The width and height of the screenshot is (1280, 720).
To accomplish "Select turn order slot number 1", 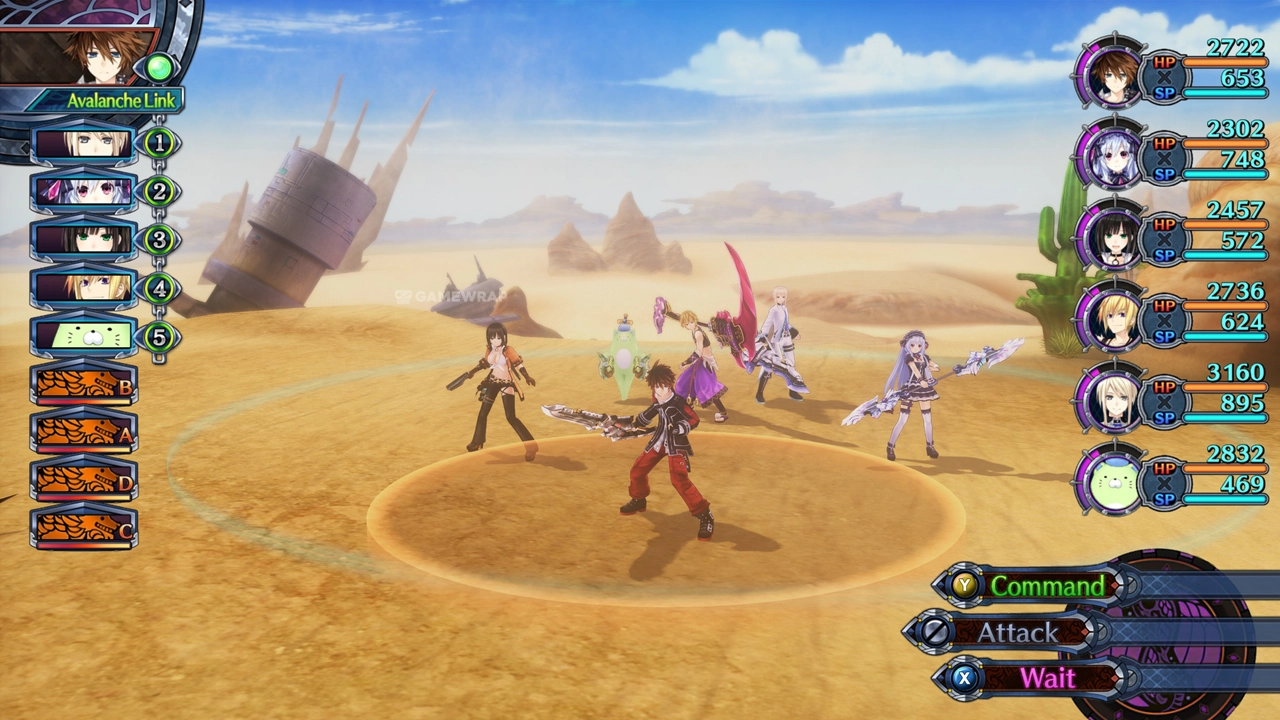I will (84, 144).
